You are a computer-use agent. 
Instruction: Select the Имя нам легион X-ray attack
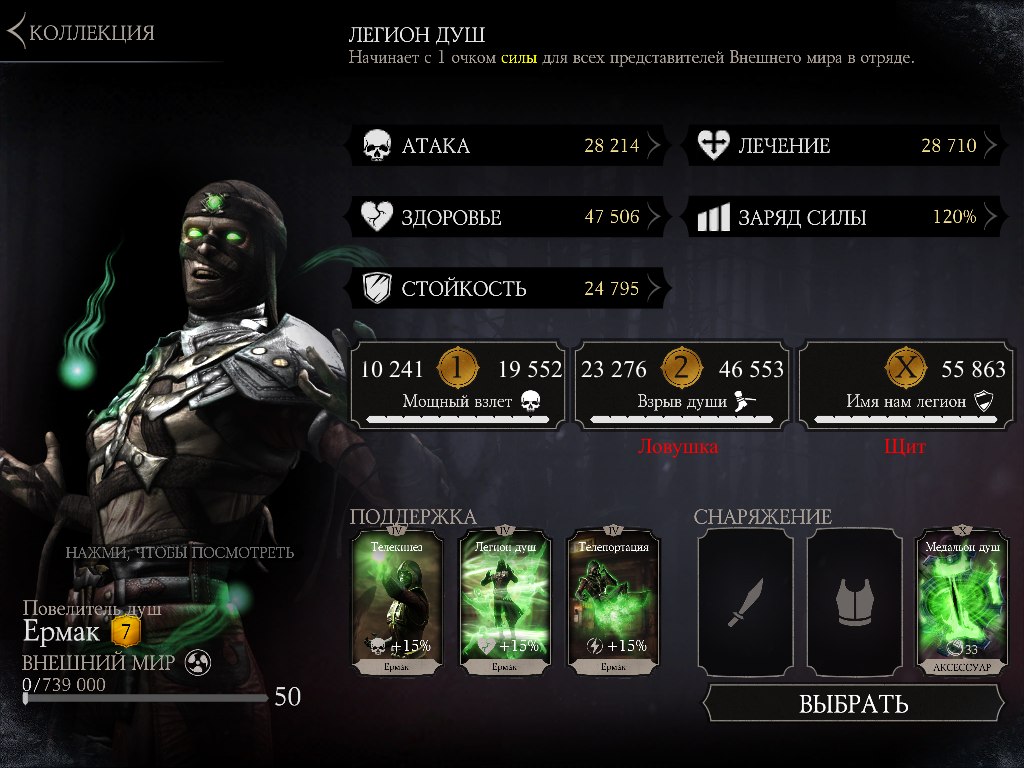(906, 385)
